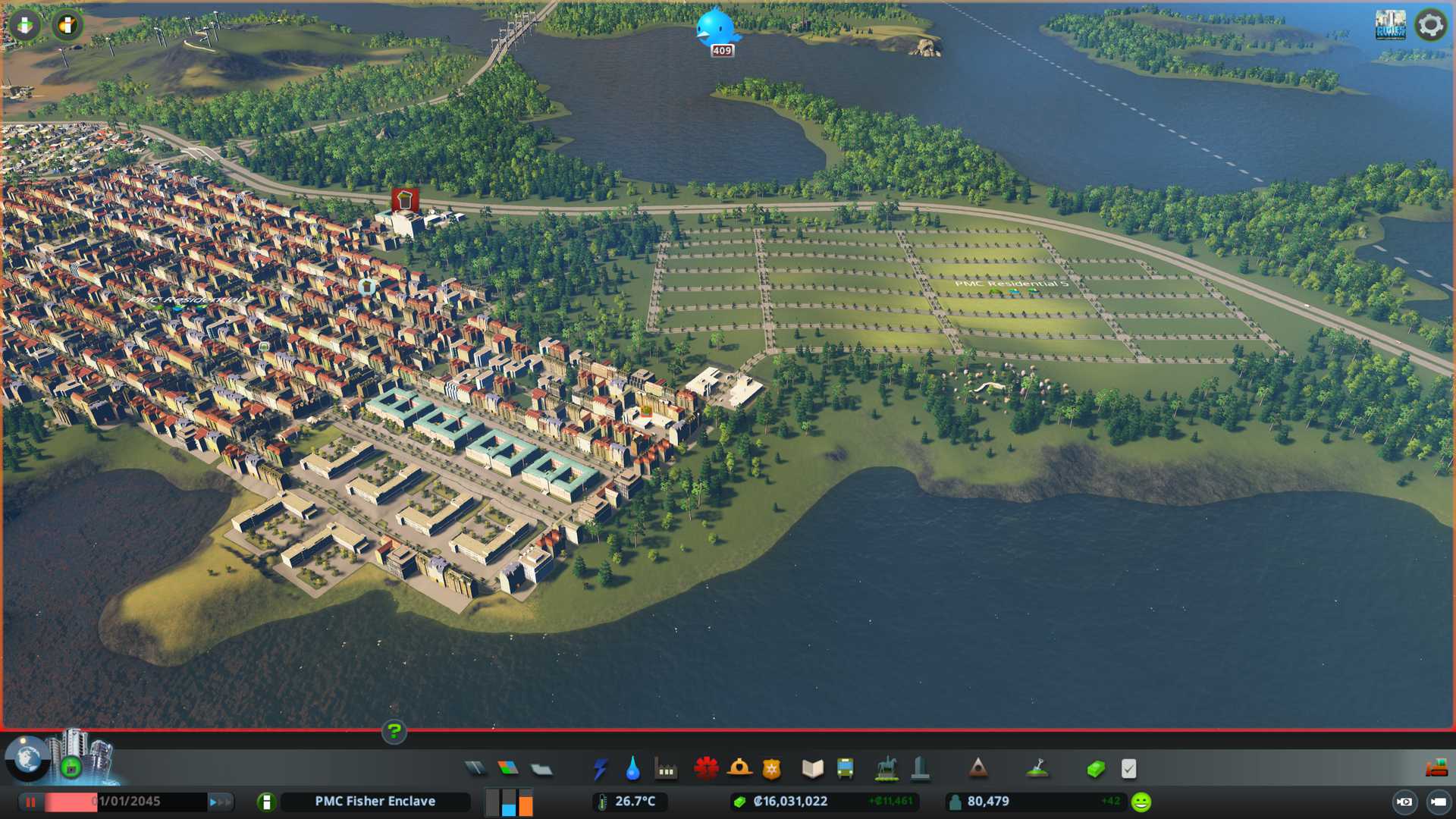Screen dimensions: 1456x819
Task: Open the Healthcare red cross menu
Action: click(x=706, y=768)
